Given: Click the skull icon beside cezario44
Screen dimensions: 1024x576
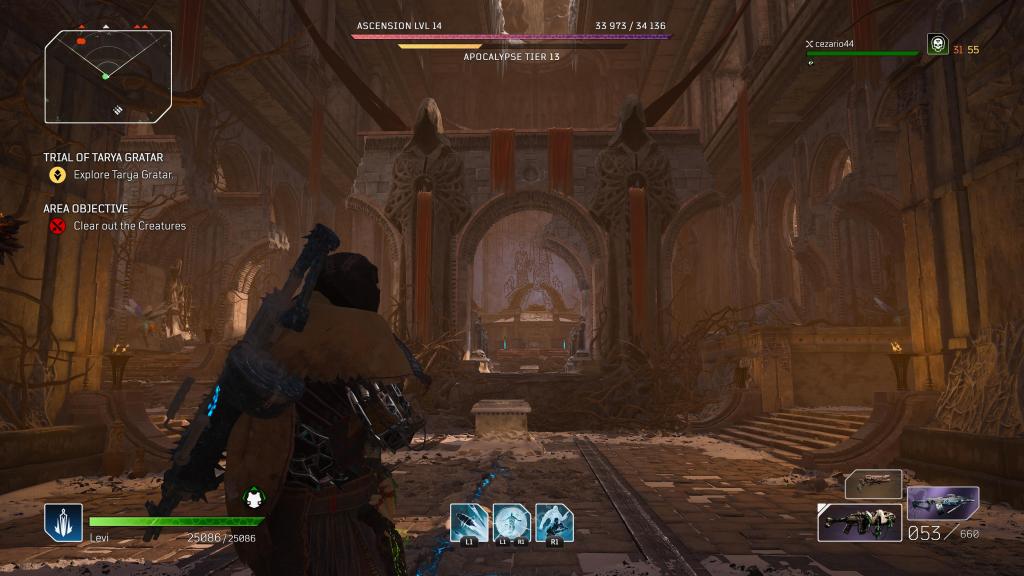Looking at the screenshot, I should tap(937, 44).
